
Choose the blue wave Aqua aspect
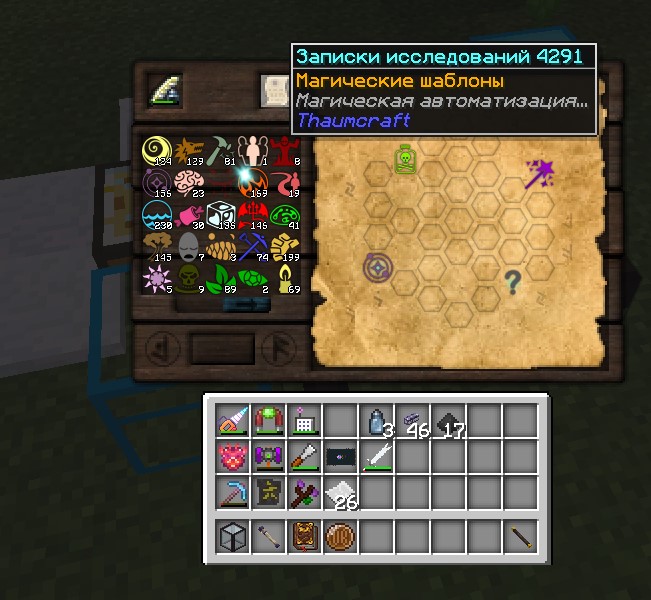pyautogui.click(x=155, y=214)
